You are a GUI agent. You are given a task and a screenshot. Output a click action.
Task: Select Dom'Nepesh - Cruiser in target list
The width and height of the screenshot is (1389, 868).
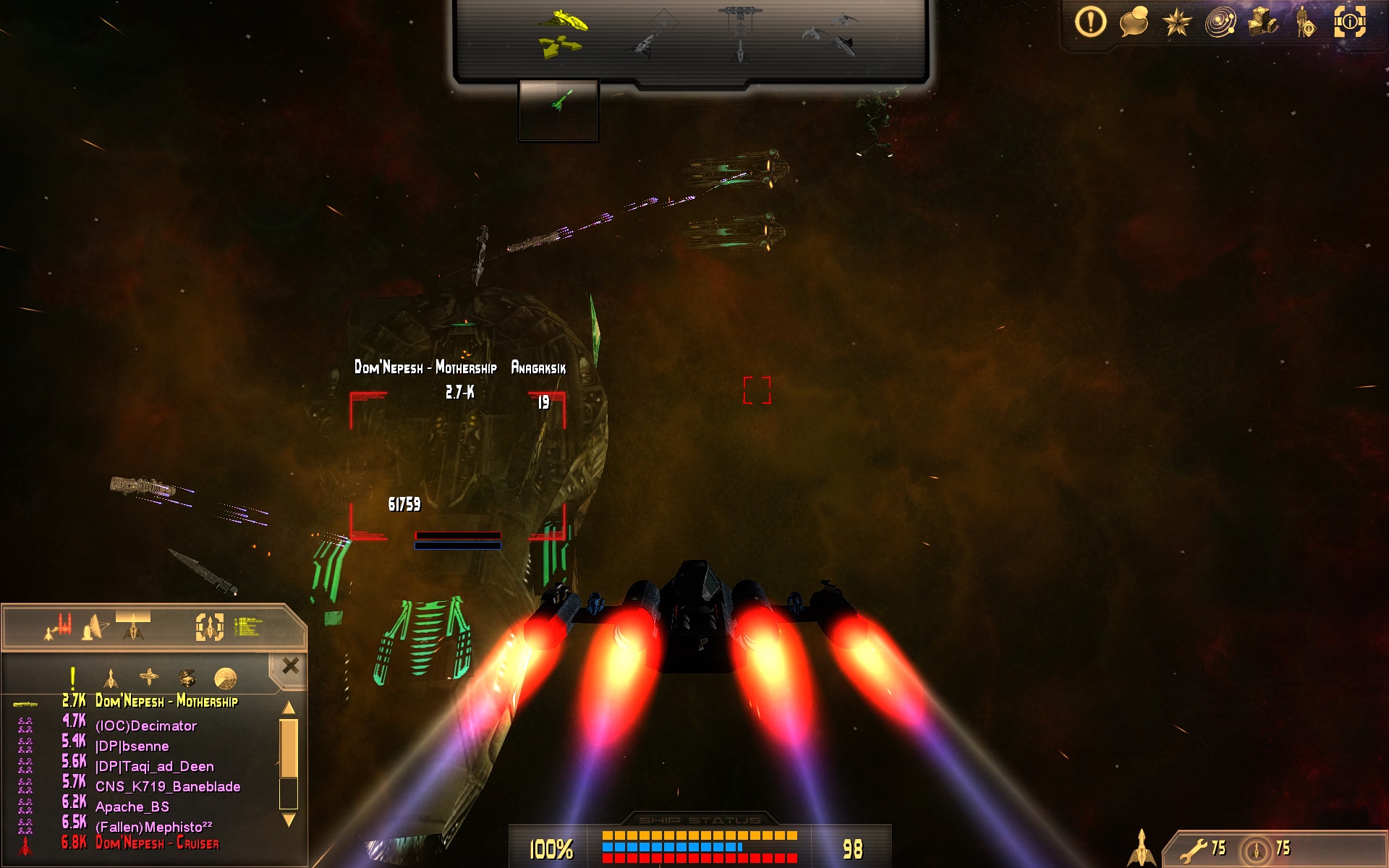pyautogui.click(x=157, y=843)
